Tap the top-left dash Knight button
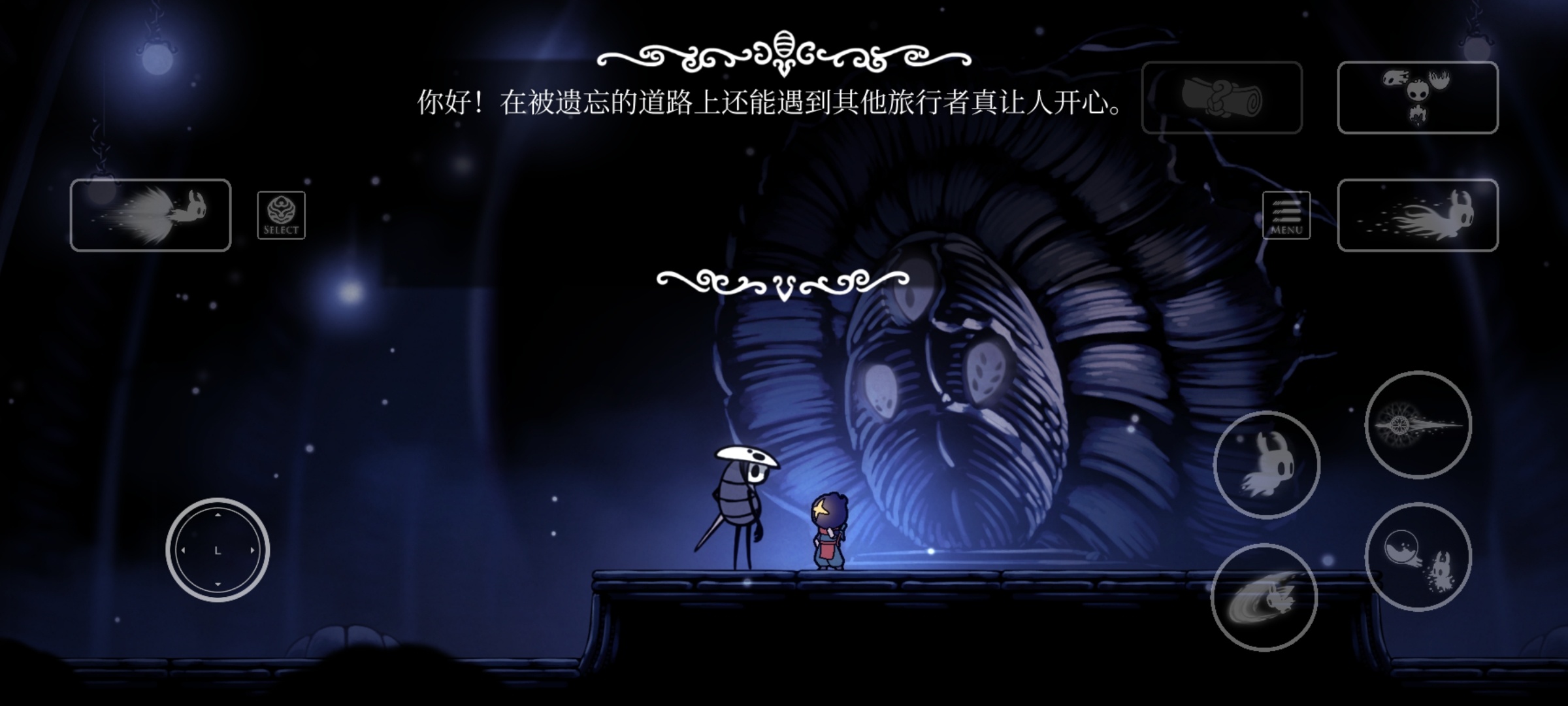 click(x=150, y=216)
